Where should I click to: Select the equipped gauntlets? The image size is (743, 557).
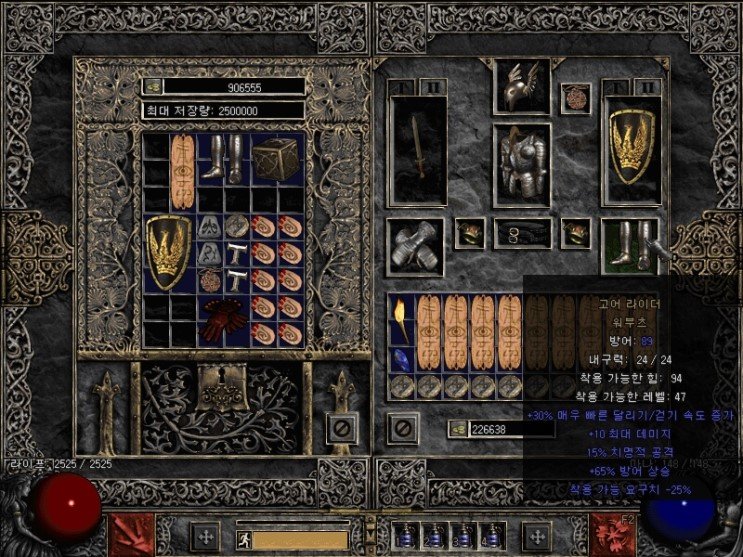415,246
